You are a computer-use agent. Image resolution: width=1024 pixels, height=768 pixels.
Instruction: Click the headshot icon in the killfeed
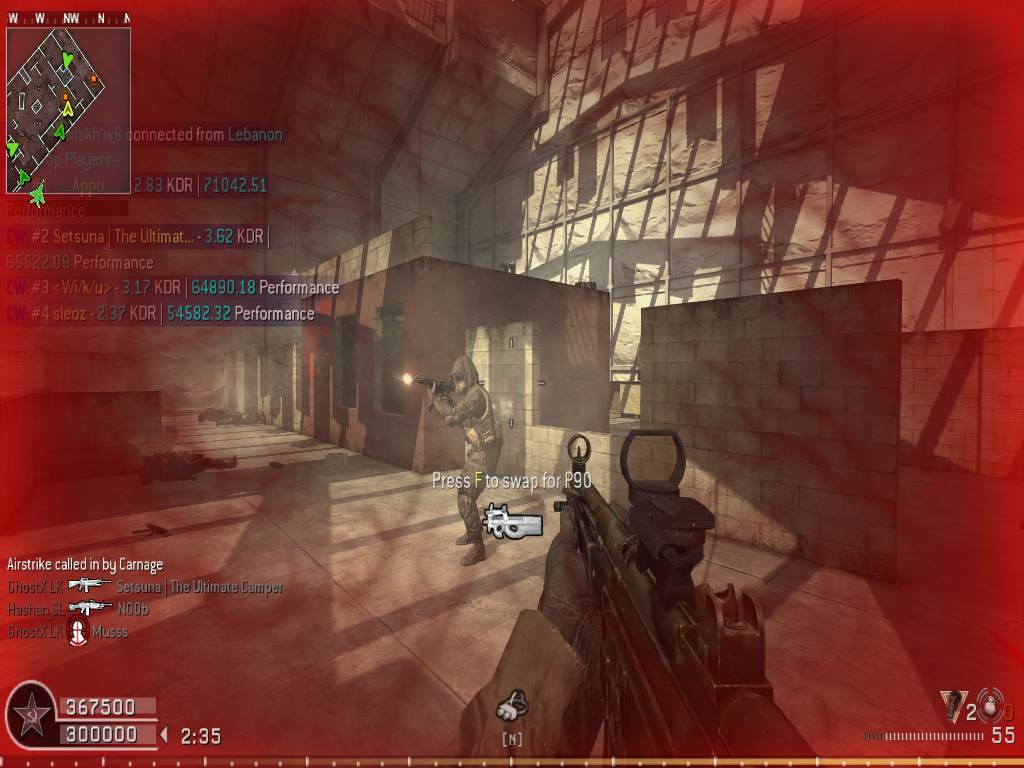77,630
